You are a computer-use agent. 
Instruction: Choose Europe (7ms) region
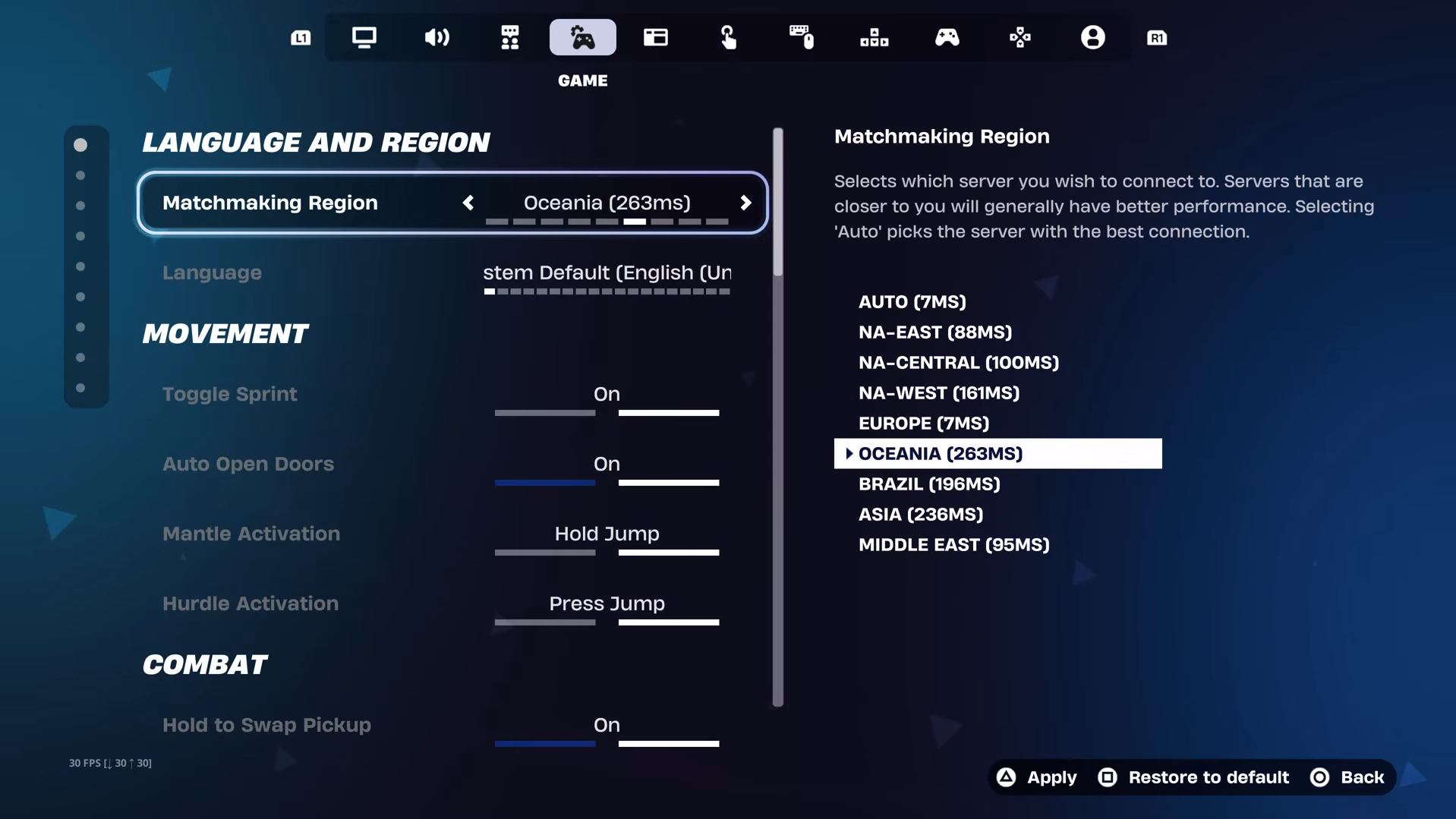pos(923,424)
